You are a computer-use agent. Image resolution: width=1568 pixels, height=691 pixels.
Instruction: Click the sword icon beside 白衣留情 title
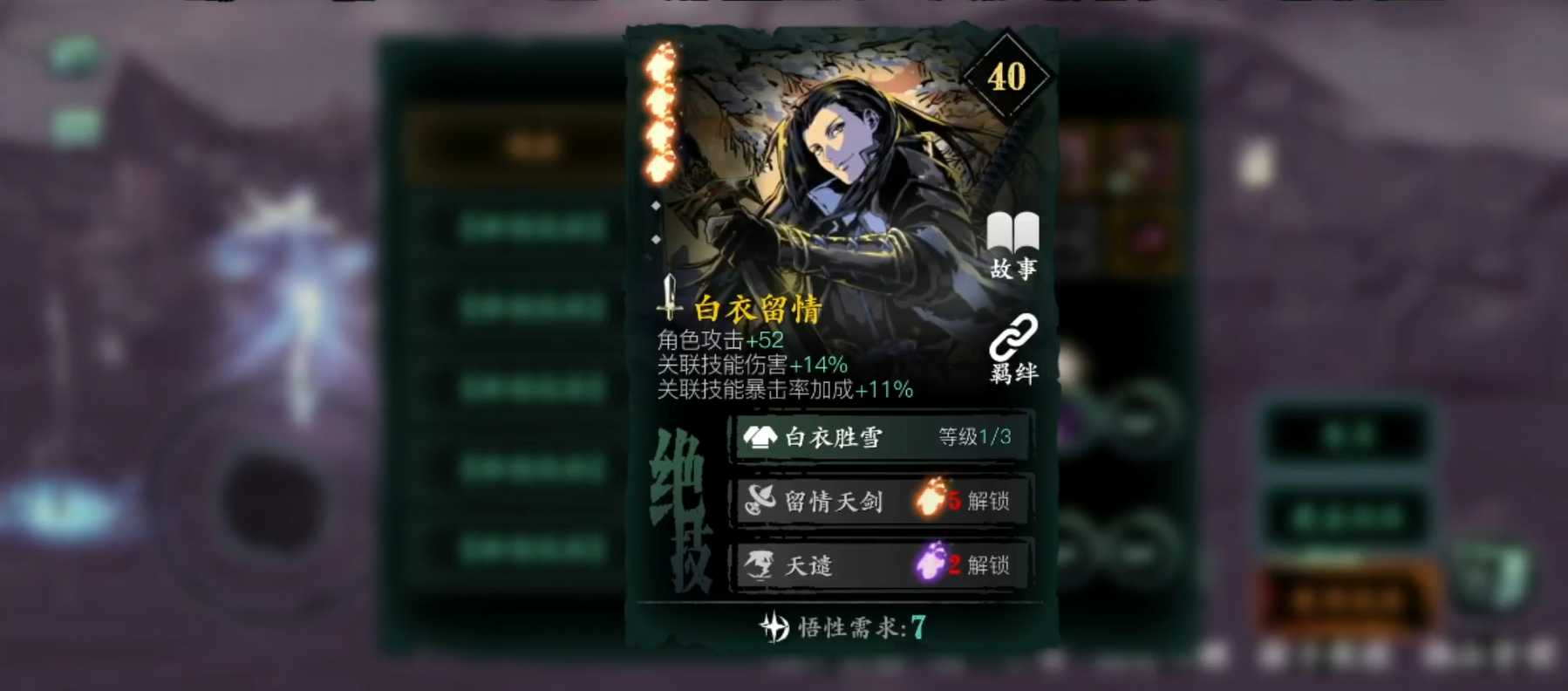tap(669, 302)
